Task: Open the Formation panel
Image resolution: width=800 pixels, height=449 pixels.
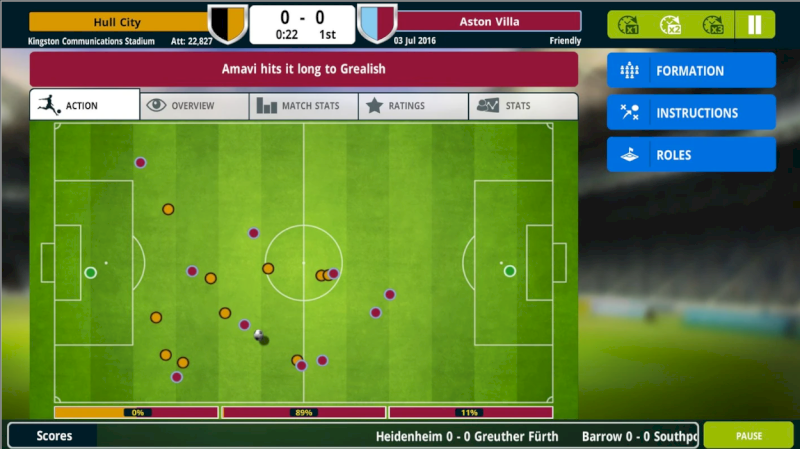Action: (691, 71)
